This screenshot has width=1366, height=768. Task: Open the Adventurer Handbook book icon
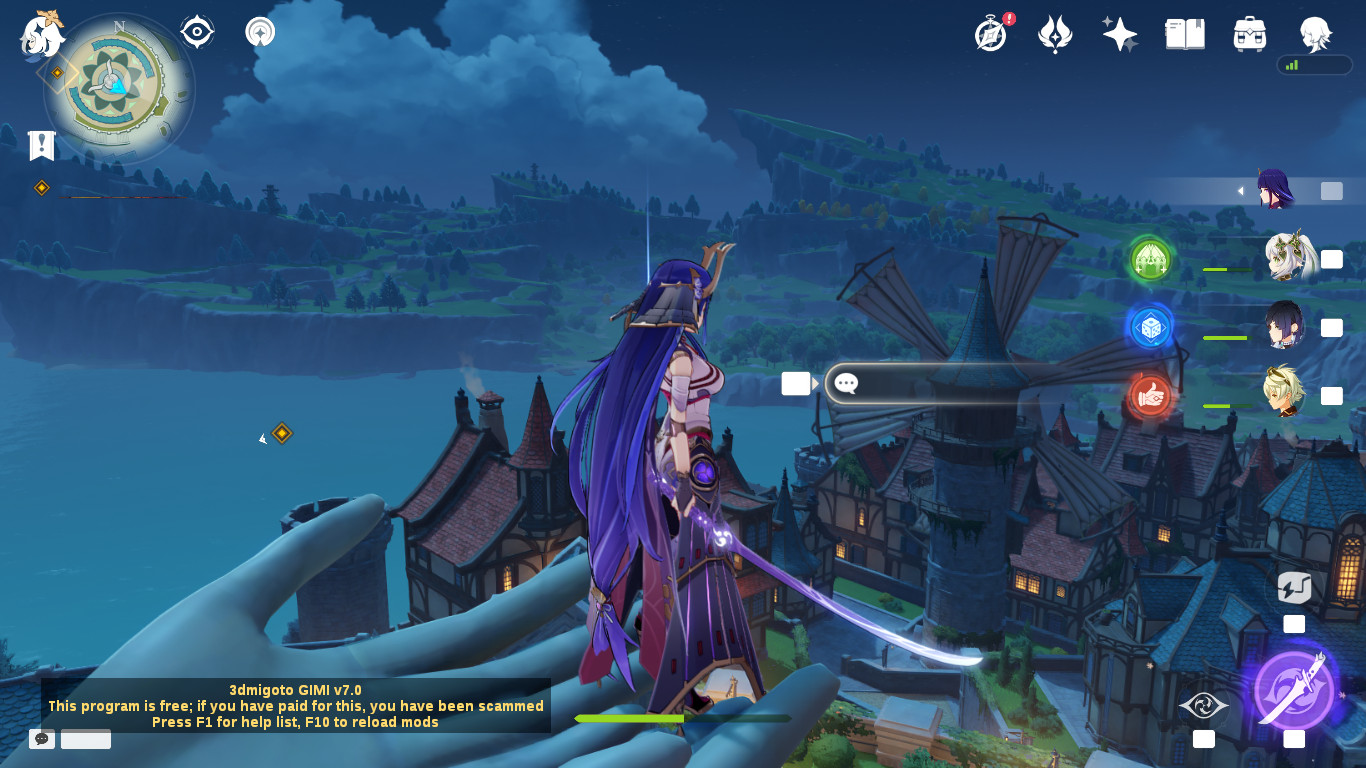1185,34
